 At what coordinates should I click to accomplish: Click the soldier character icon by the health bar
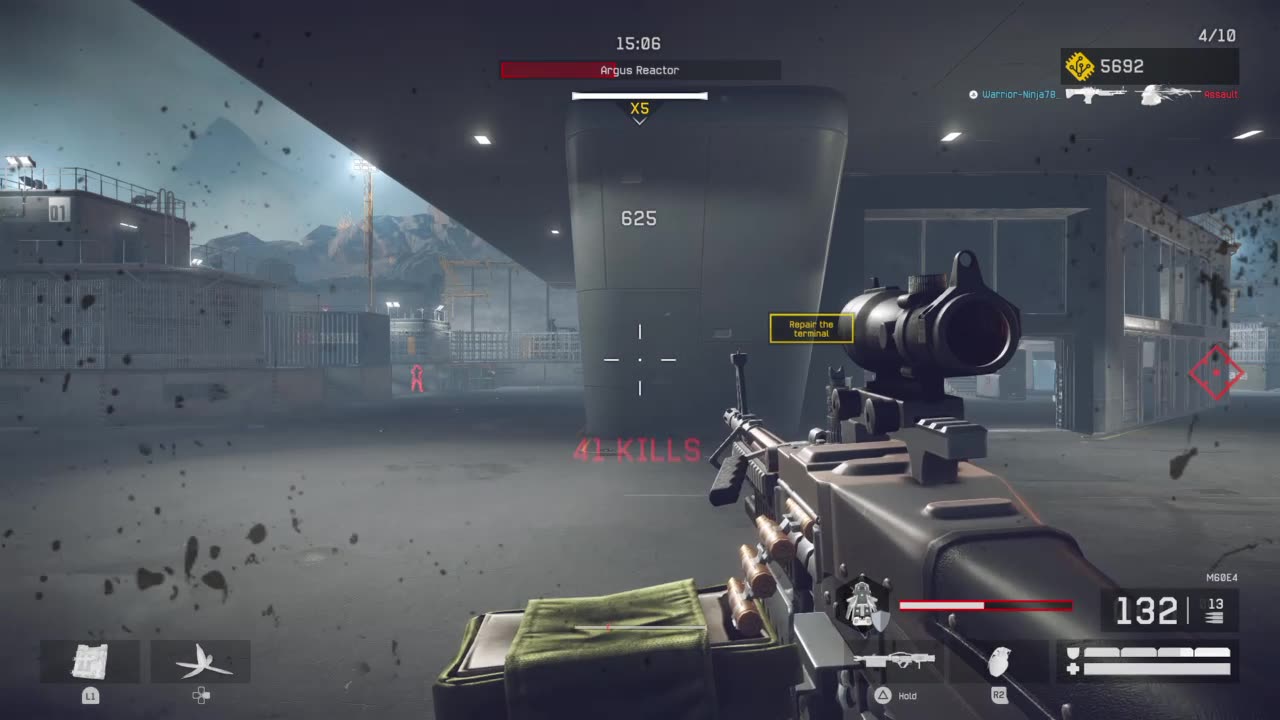click(x=860, y=600)
